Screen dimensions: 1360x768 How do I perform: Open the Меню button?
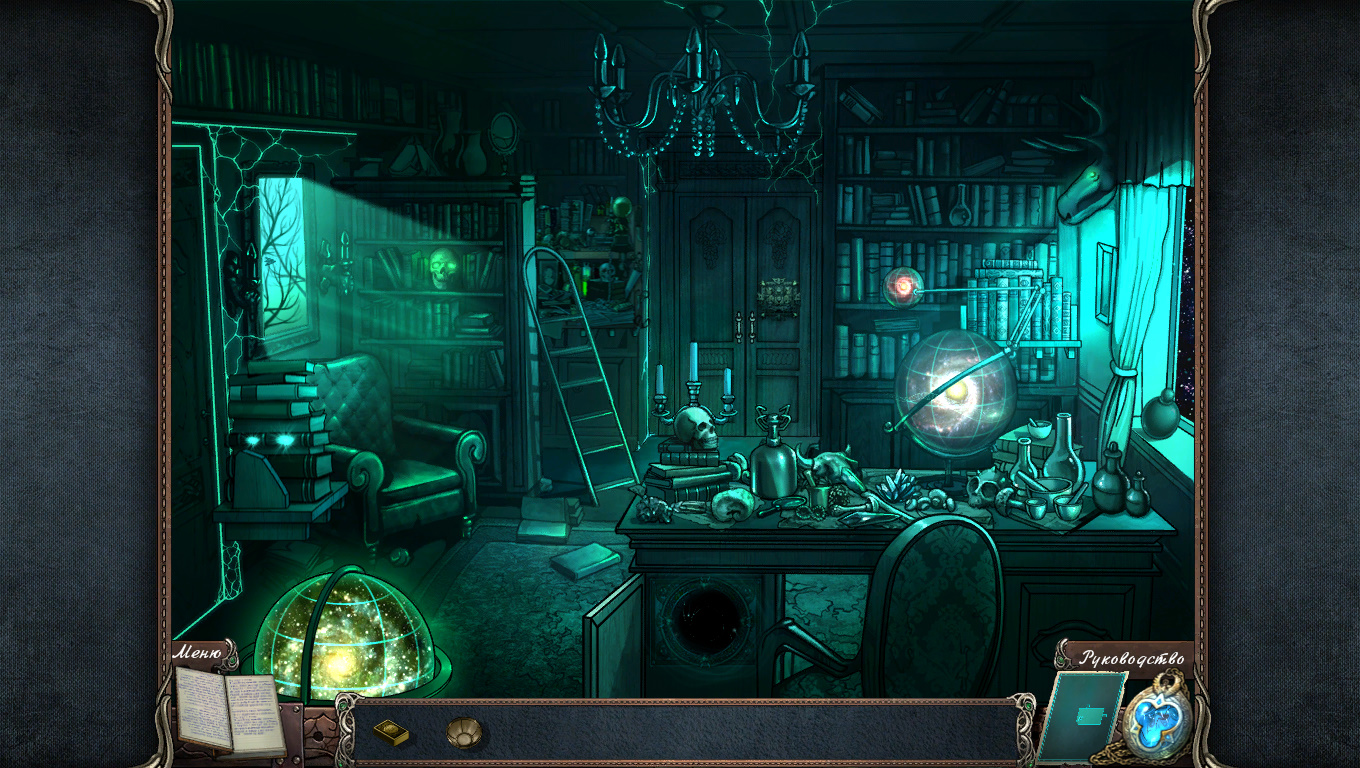click(198, 653)
